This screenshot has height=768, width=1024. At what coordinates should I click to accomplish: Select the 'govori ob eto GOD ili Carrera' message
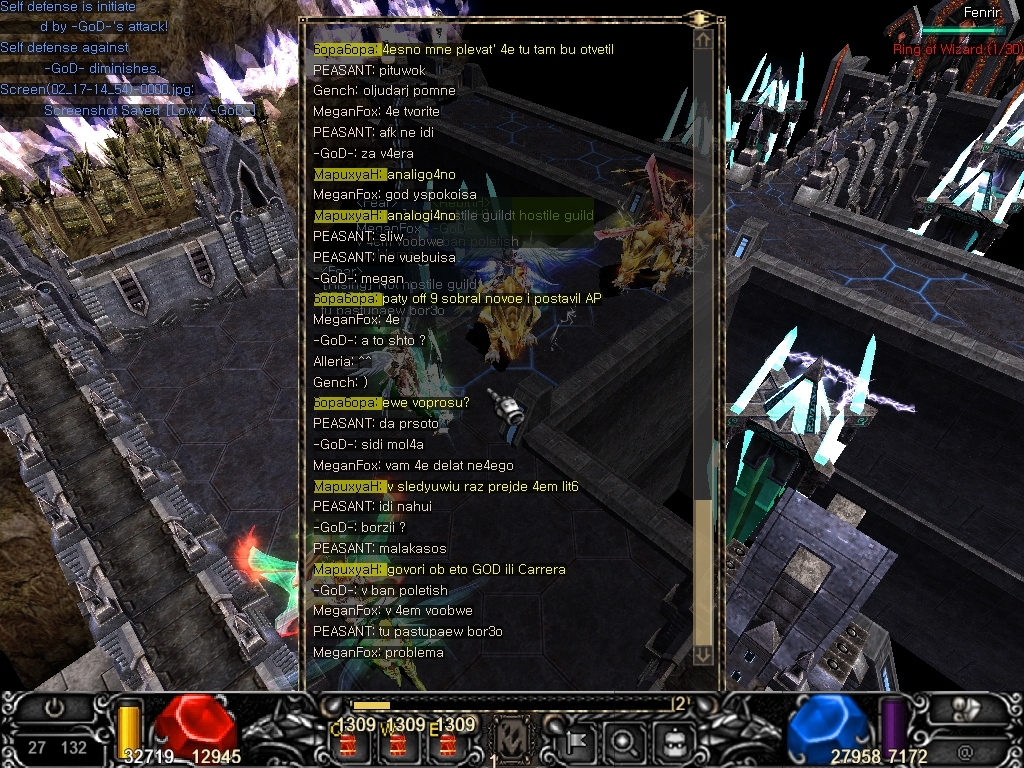point(439,570)
